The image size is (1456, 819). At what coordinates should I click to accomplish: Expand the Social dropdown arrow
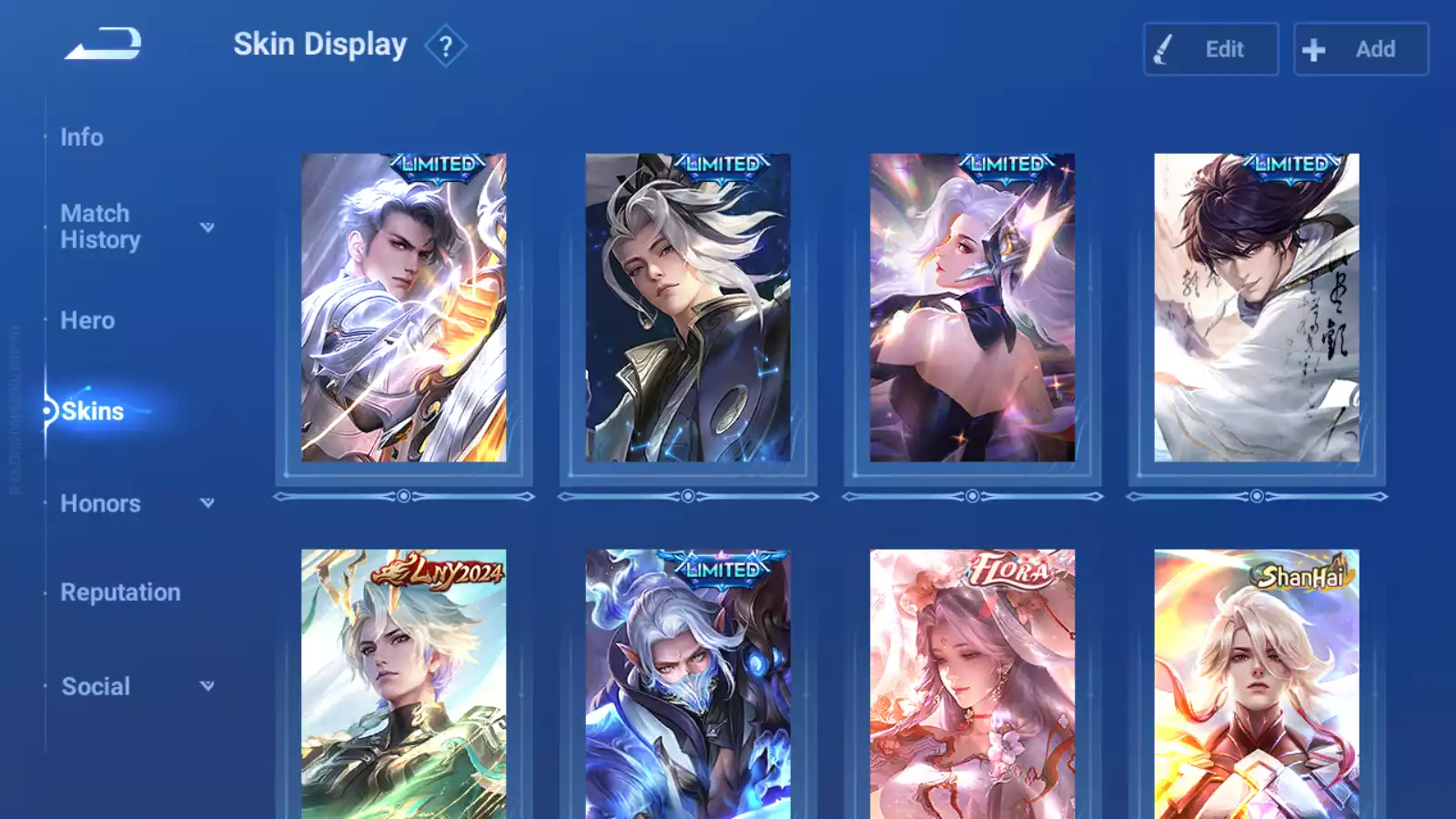coord(207,685)
